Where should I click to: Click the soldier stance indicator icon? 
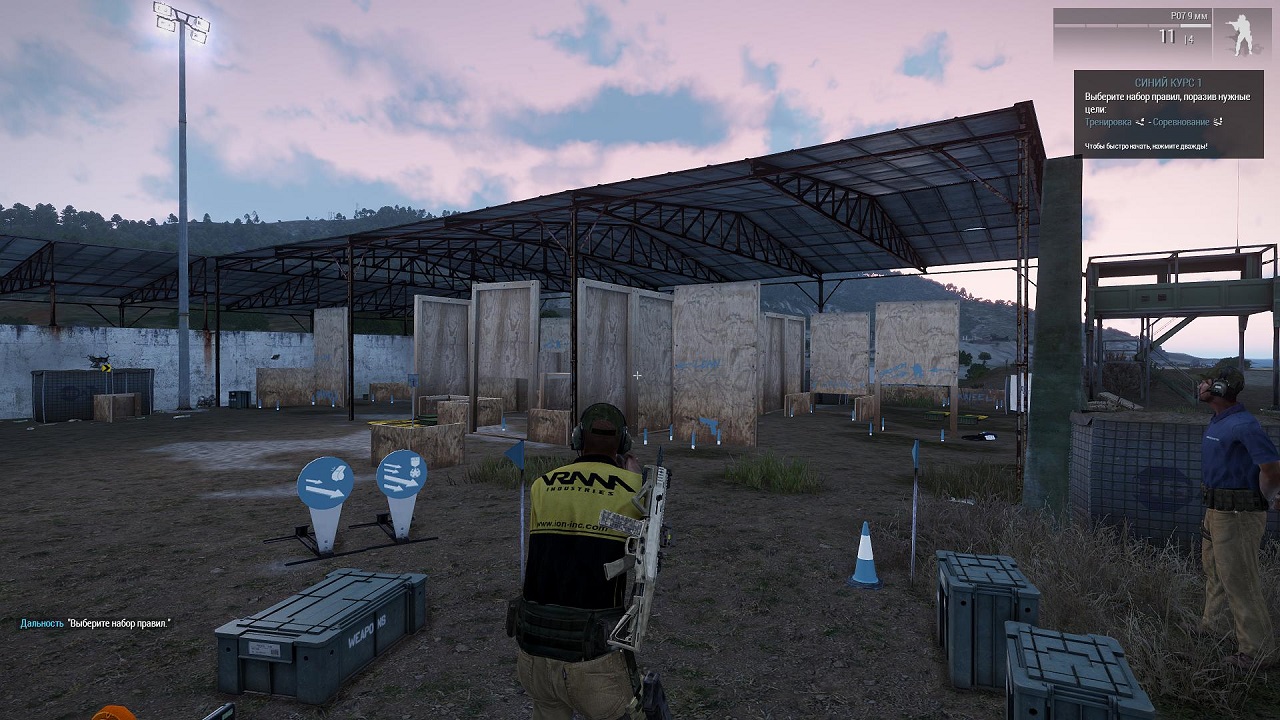point(1241,34)
